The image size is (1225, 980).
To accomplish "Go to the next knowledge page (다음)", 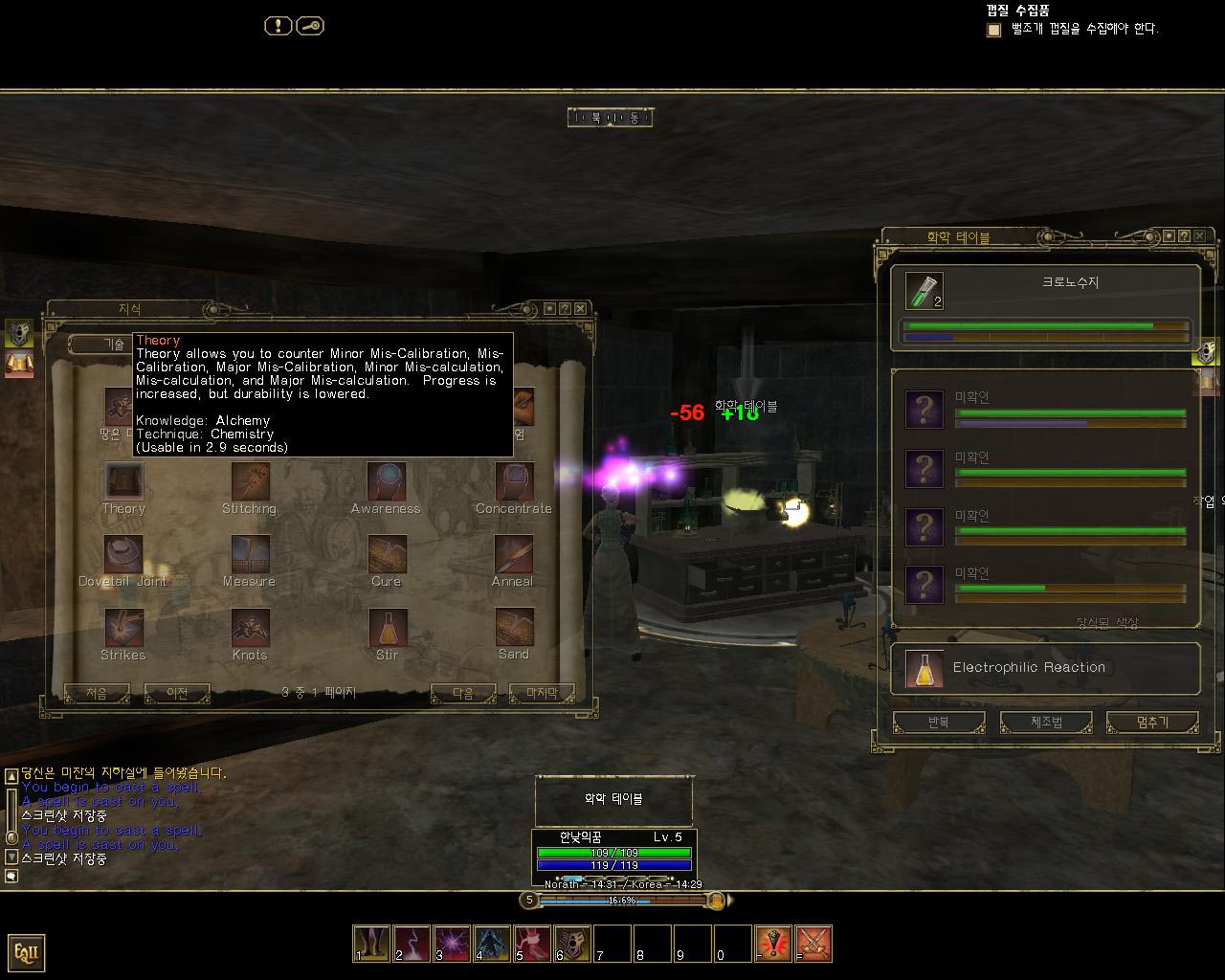I will point(463,693).
